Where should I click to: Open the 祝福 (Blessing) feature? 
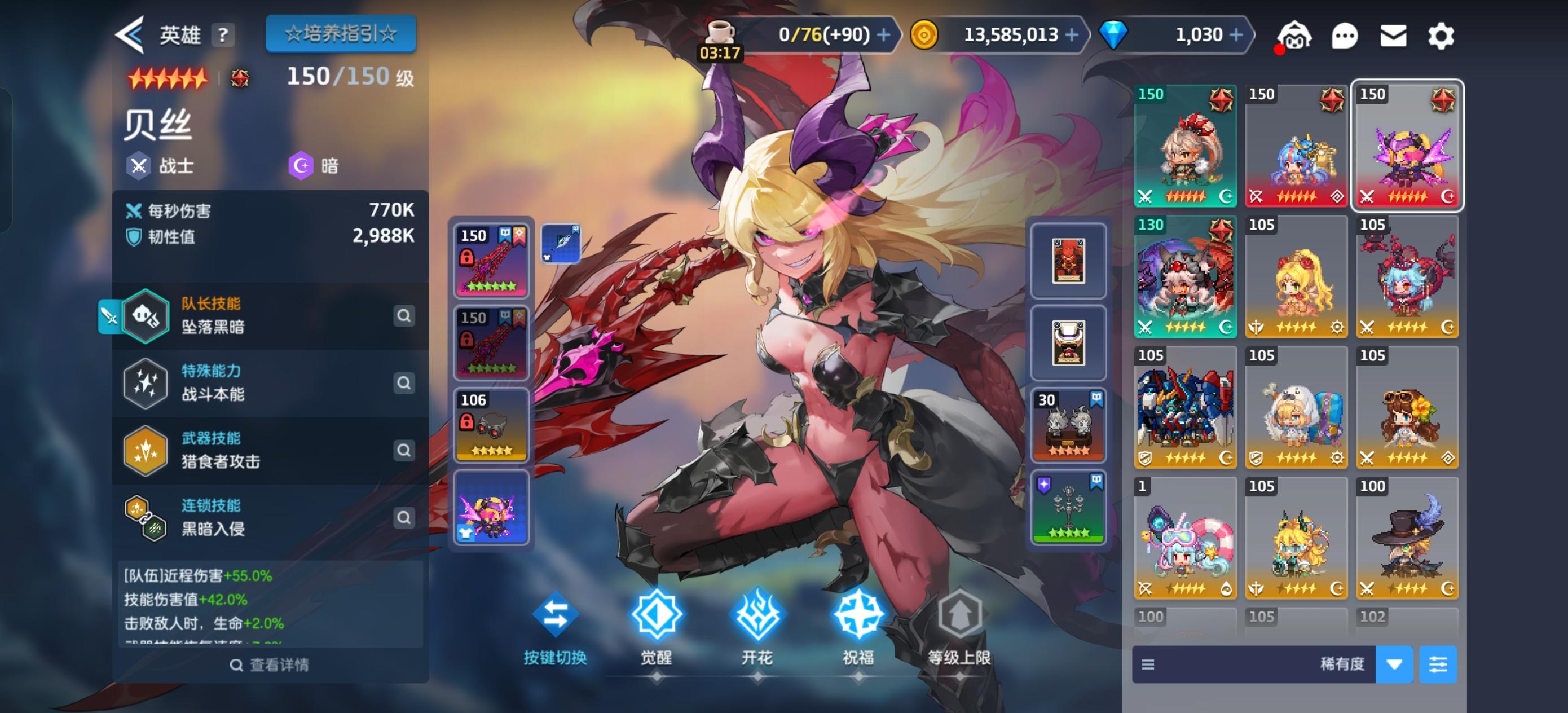859,616
